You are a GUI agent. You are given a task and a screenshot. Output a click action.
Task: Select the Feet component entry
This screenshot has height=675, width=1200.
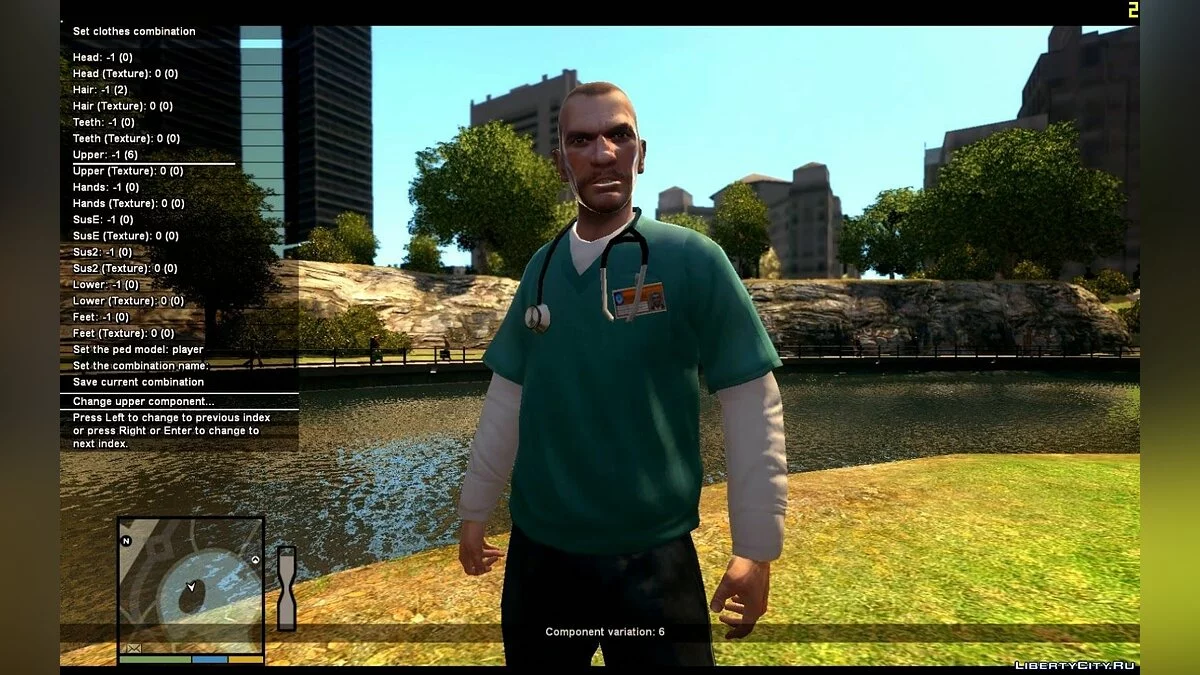tap(101, 317)
